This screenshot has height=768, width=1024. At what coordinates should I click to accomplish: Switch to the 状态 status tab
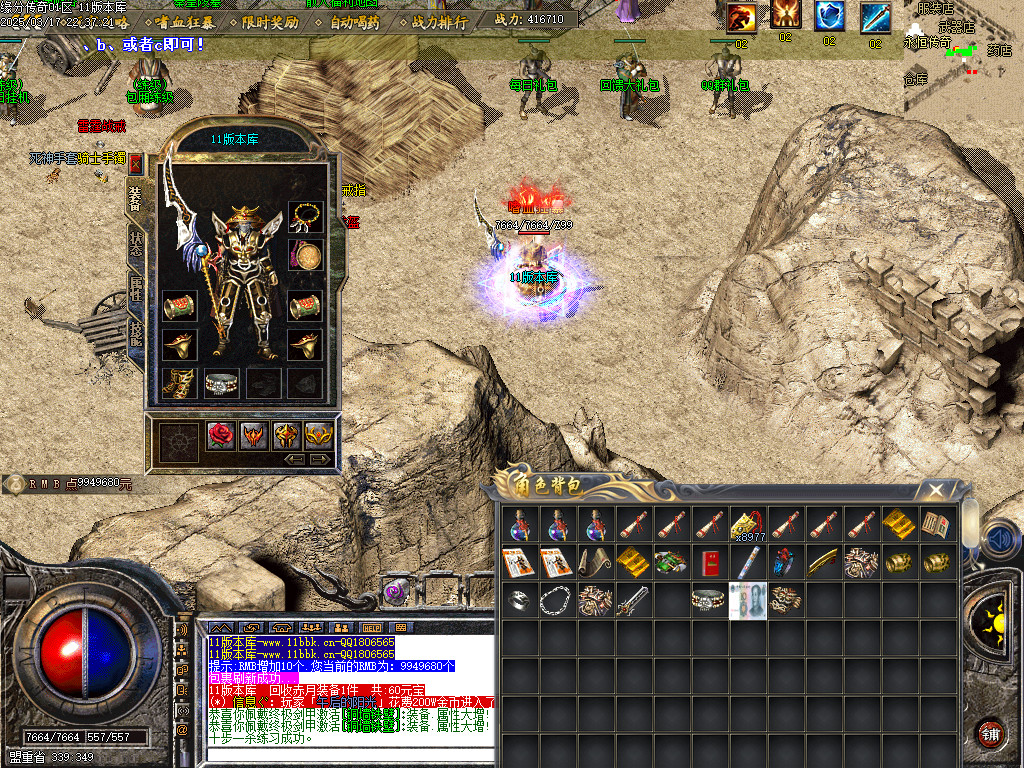[136, 244]
